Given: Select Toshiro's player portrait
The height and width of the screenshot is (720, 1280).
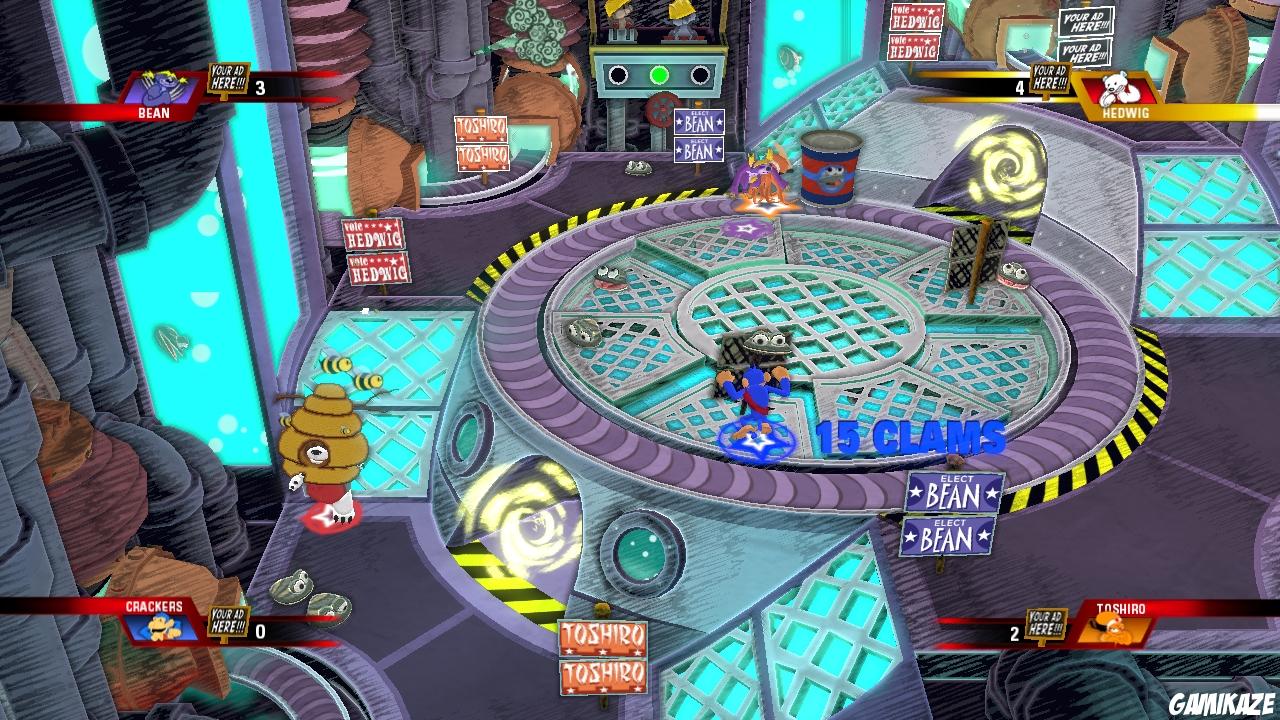Looking at the screenshot, I should coord(1112,628).
